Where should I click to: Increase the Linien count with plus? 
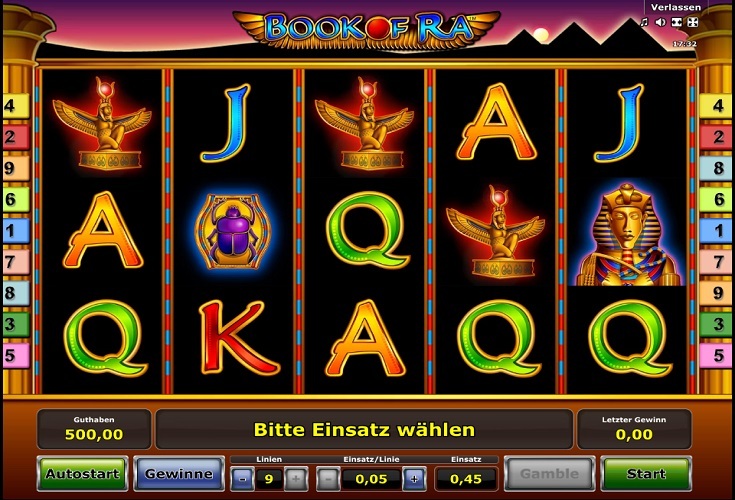pyautogui.click(x=296, y=479)
